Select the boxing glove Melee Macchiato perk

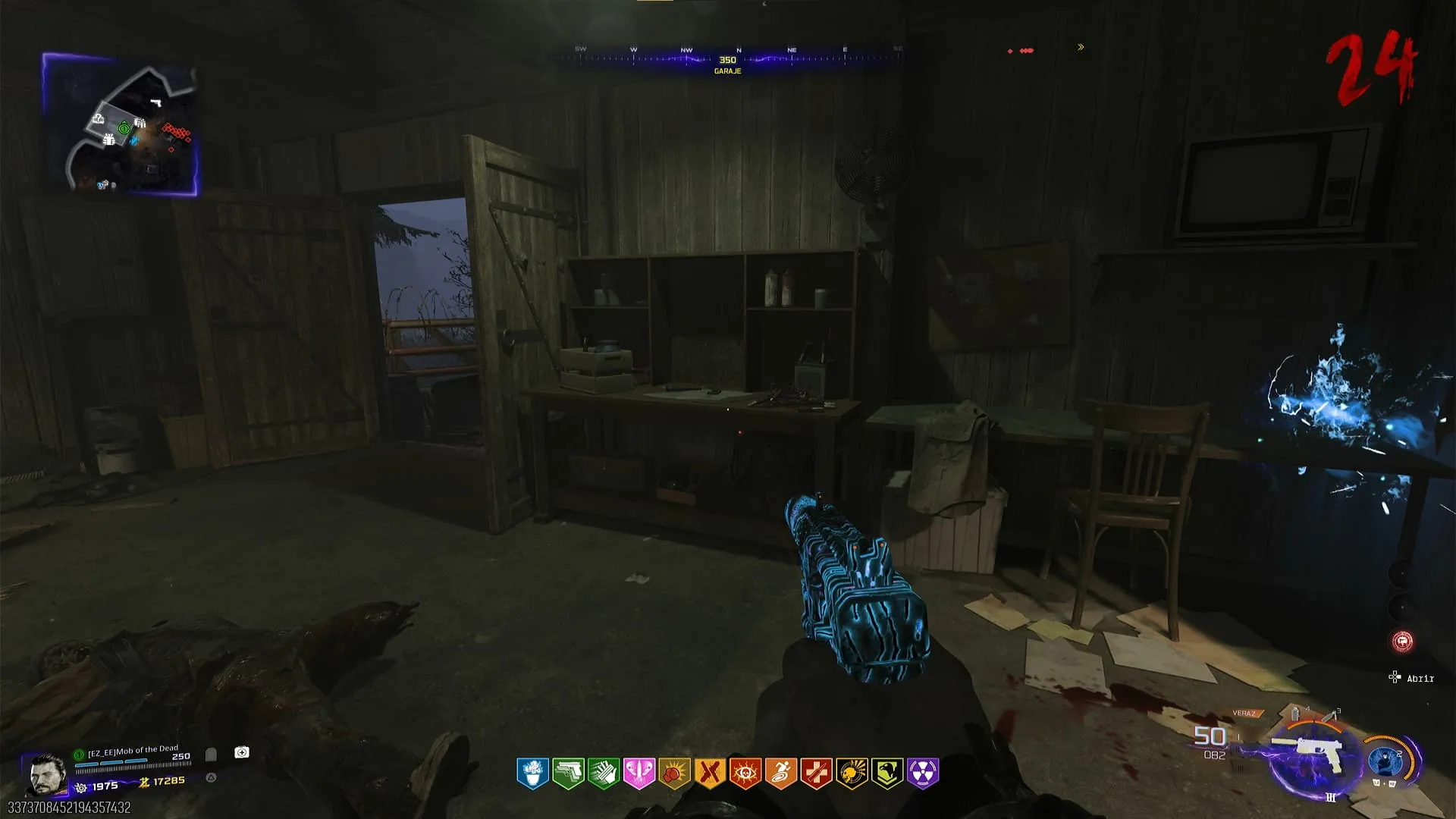pyautogui.click(x=674, y=773)
